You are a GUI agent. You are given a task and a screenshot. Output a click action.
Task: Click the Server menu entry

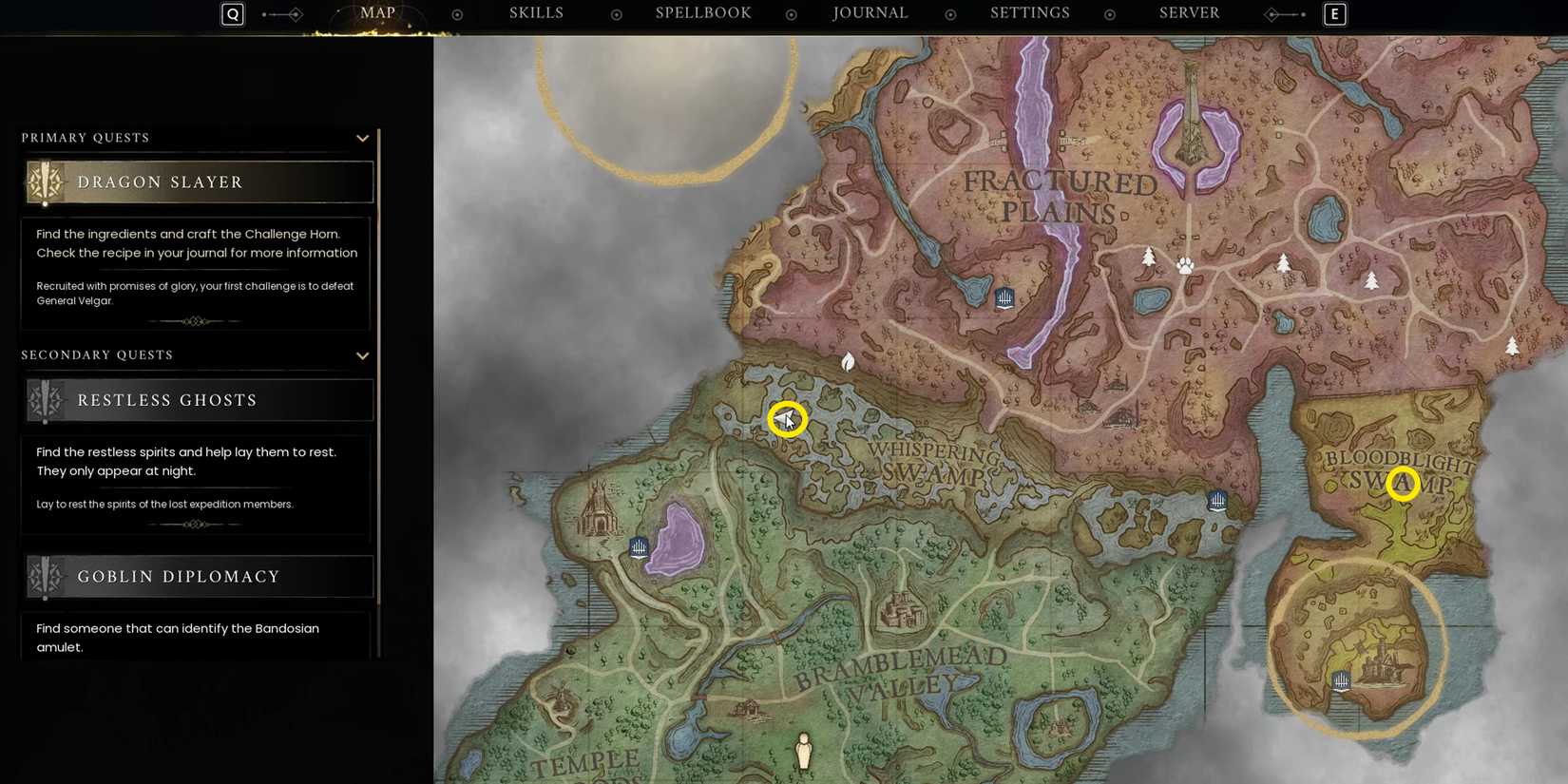(x=1189, y=12)
